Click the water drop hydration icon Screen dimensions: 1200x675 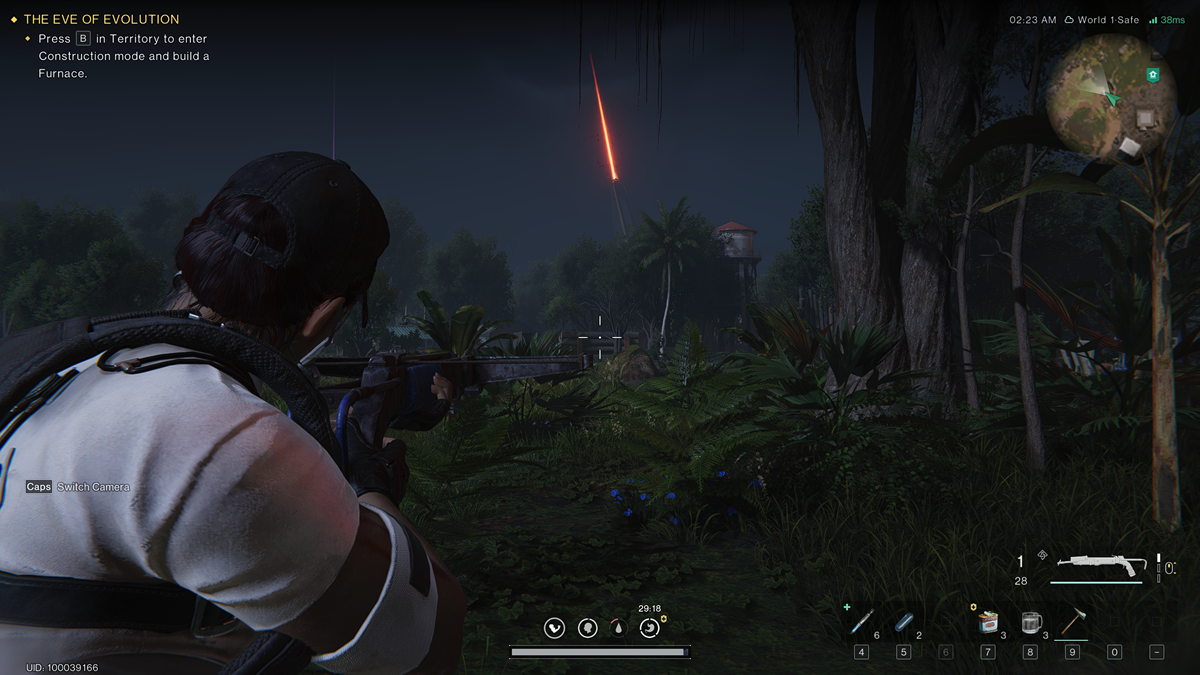click(x=618, y=628)
